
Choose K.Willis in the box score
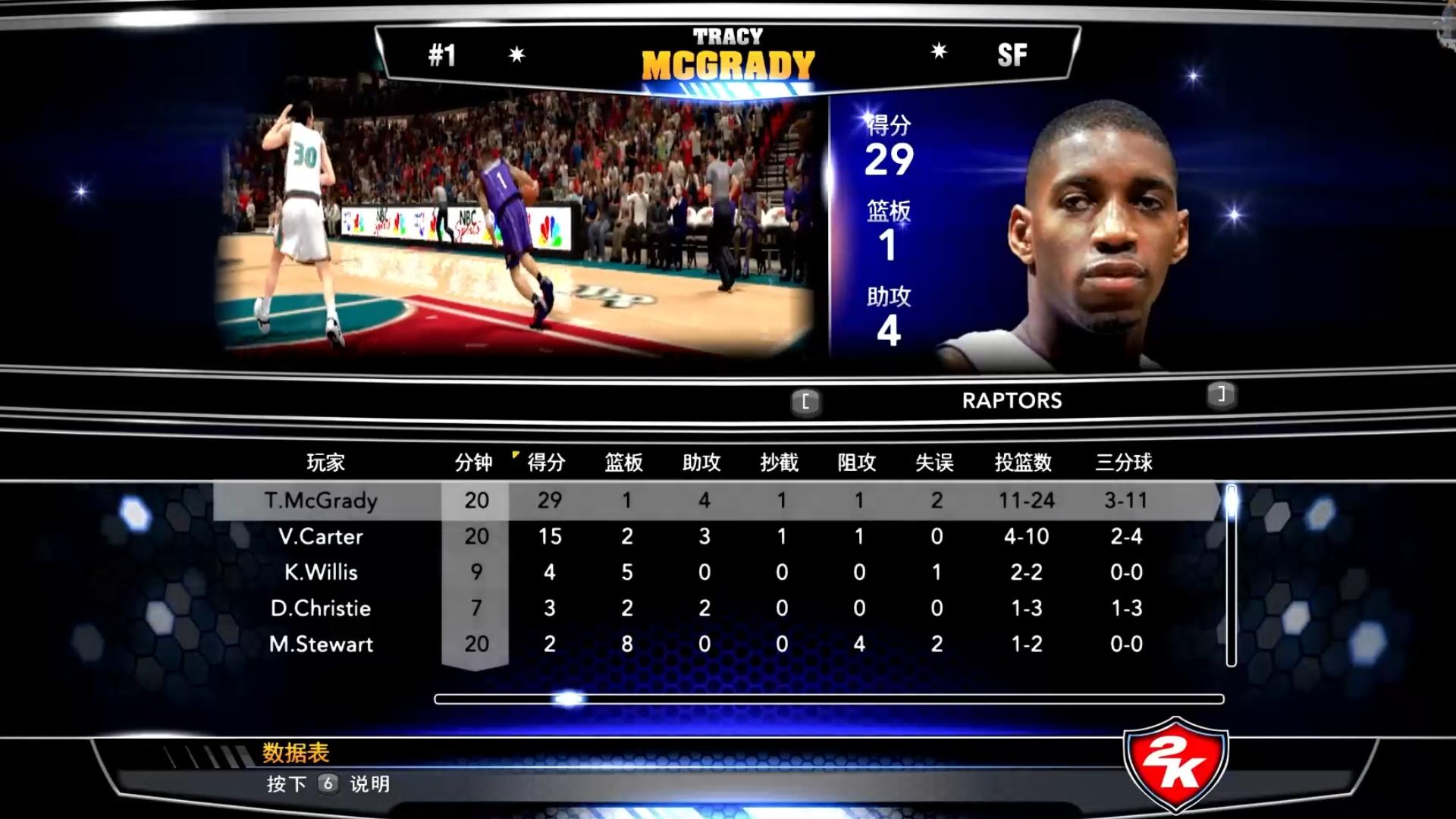click(321, 572)
